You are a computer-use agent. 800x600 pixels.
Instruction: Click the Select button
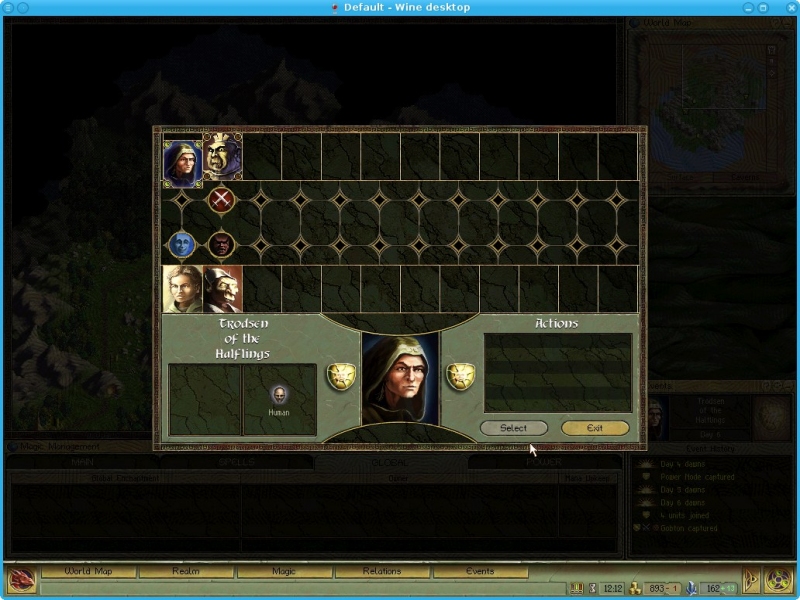[513, 428]
